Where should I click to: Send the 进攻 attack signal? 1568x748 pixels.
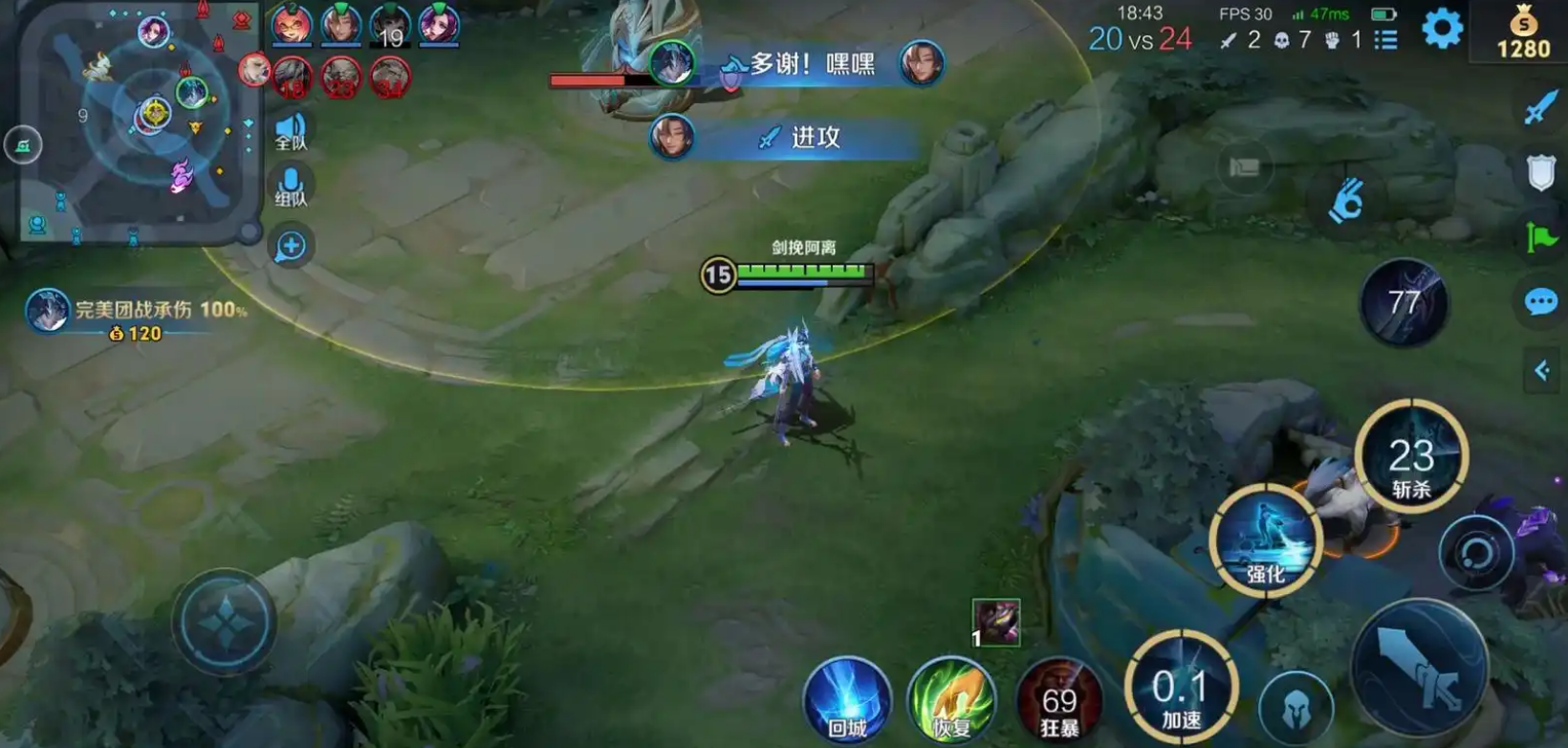click(805, 138)
